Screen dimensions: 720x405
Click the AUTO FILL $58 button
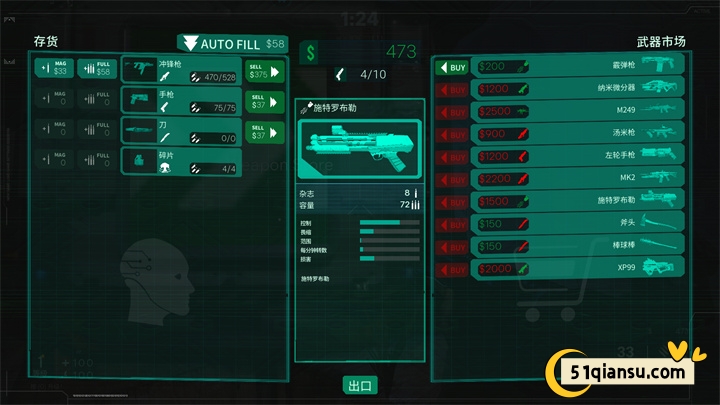tap(232, 44)
